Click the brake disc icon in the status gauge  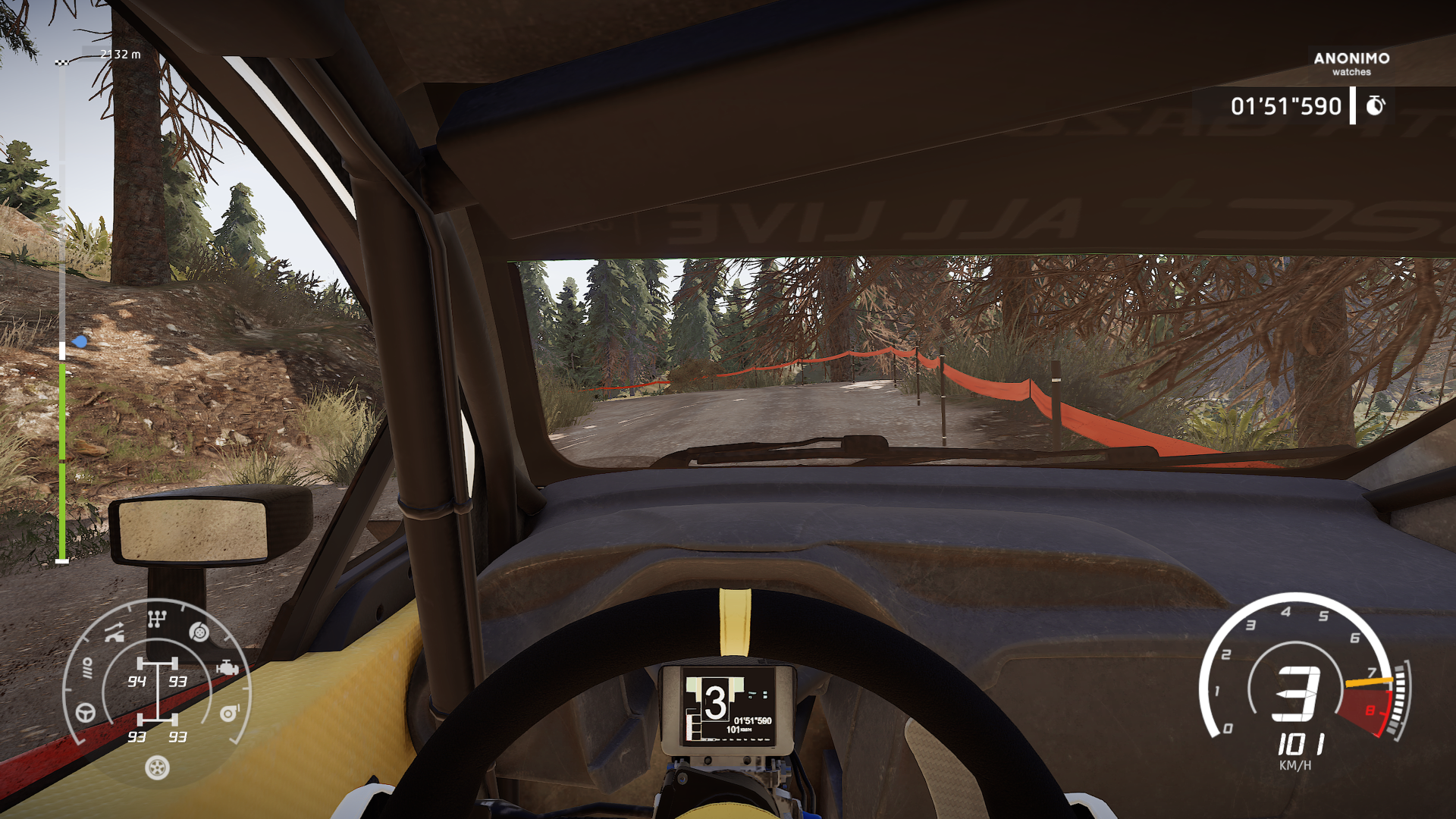click(x=198, y=632)
